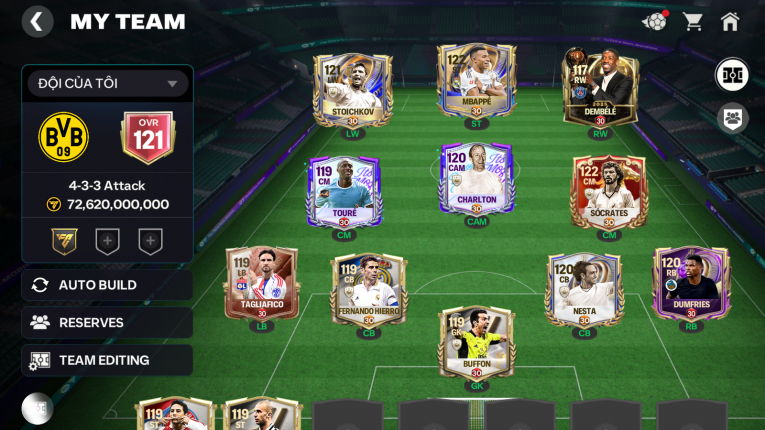Viewport: 765px width, 430px height.
Task: Open the shopping cart store
Action: tap(692, 21)
